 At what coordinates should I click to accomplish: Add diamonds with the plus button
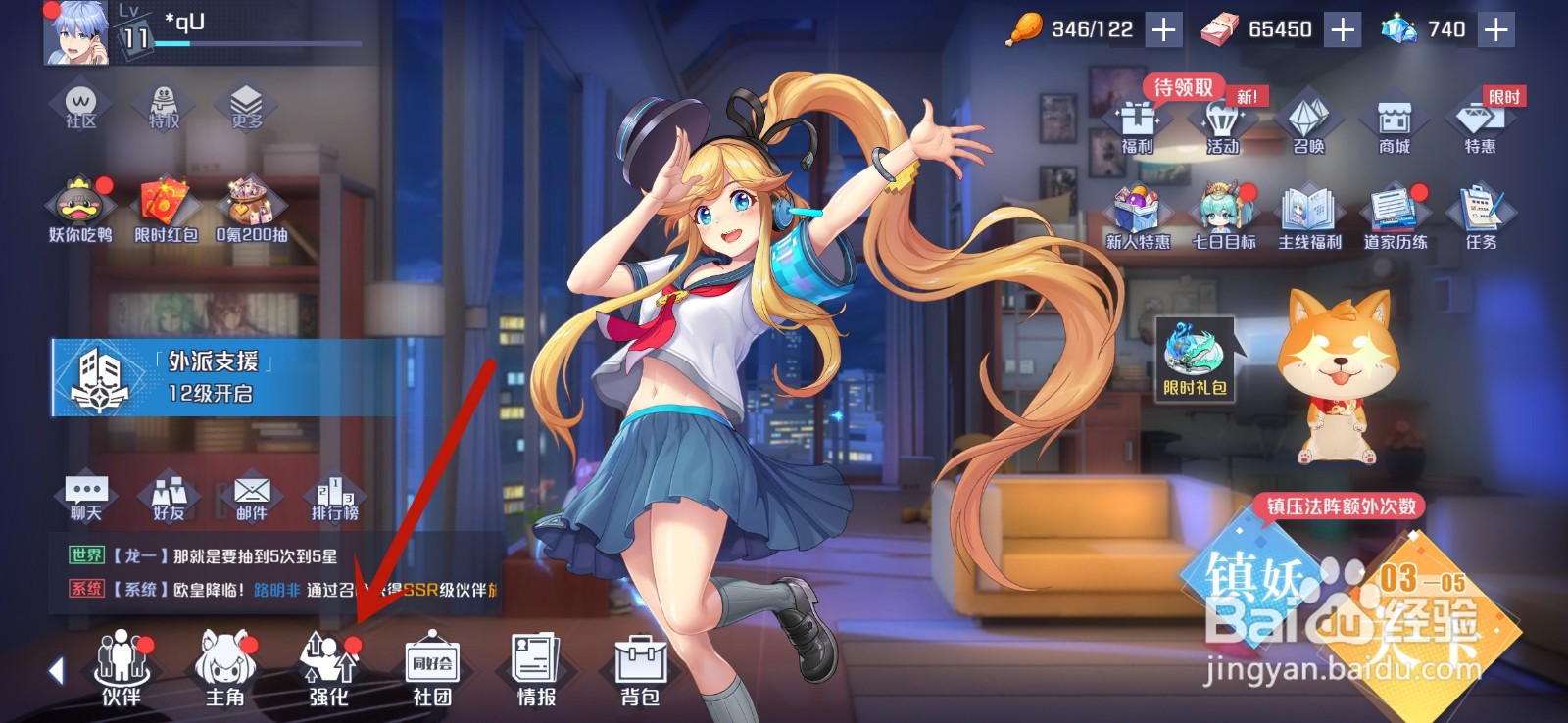tap(1494, 29)
